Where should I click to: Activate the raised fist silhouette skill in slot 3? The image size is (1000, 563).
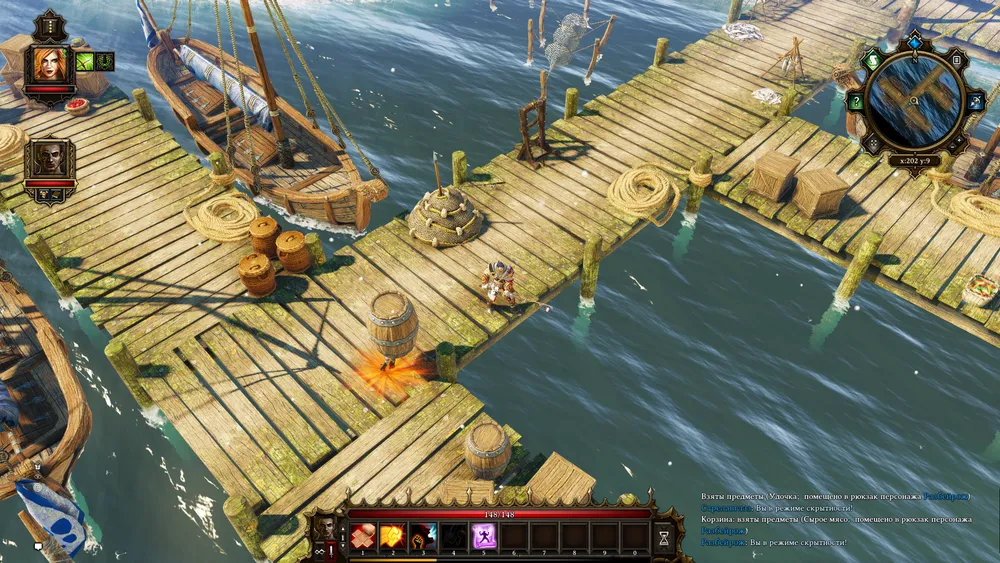click(424, 536)
